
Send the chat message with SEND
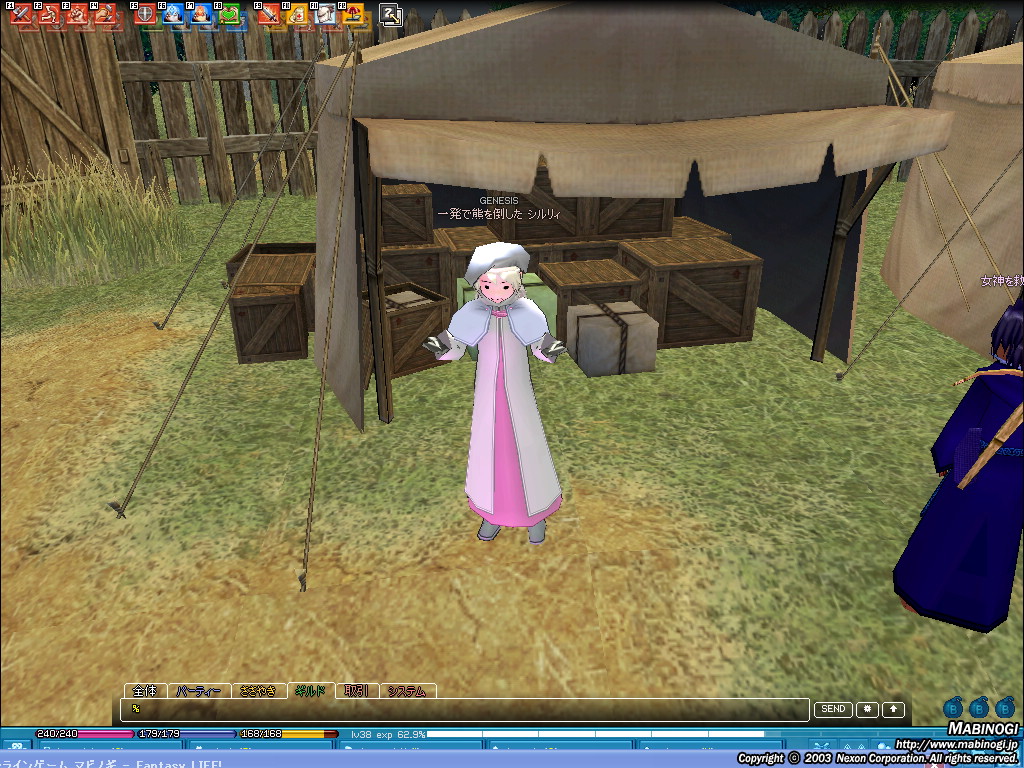[833, 709]
